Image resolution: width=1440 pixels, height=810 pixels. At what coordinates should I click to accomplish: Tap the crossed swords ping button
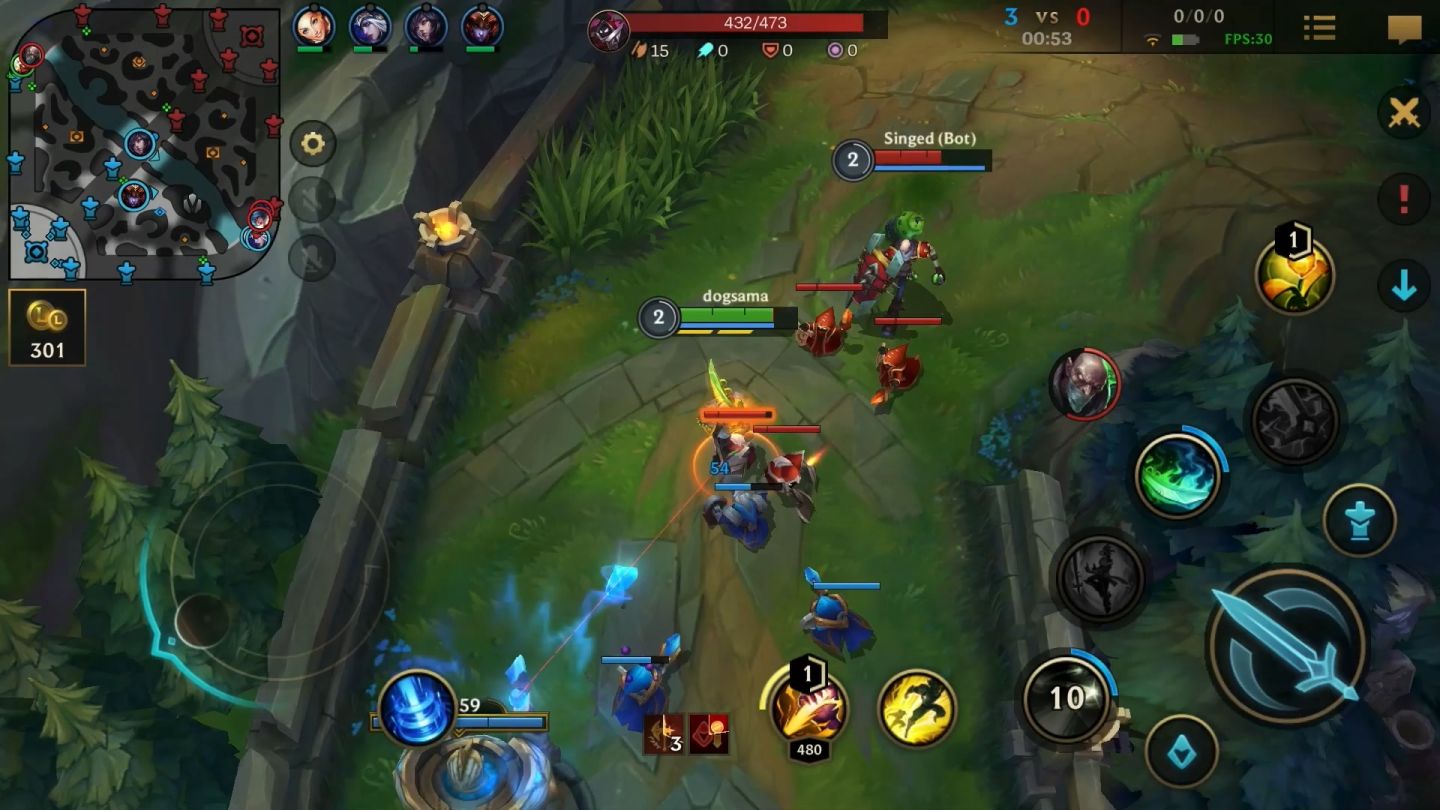tap(1403, 113)
